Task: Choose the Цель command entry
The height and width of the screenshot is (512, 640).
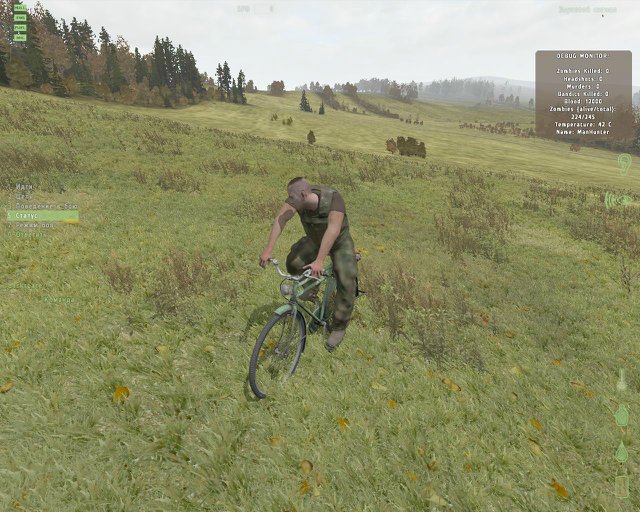Action: (25, 196)
